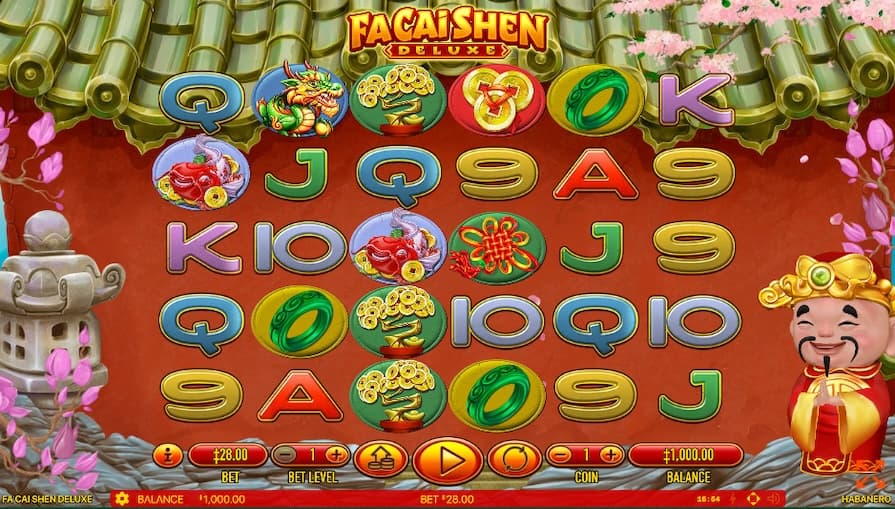Activate autoplay with circular arrows button
Screen dimensions: 895x509
pos(513,460)
